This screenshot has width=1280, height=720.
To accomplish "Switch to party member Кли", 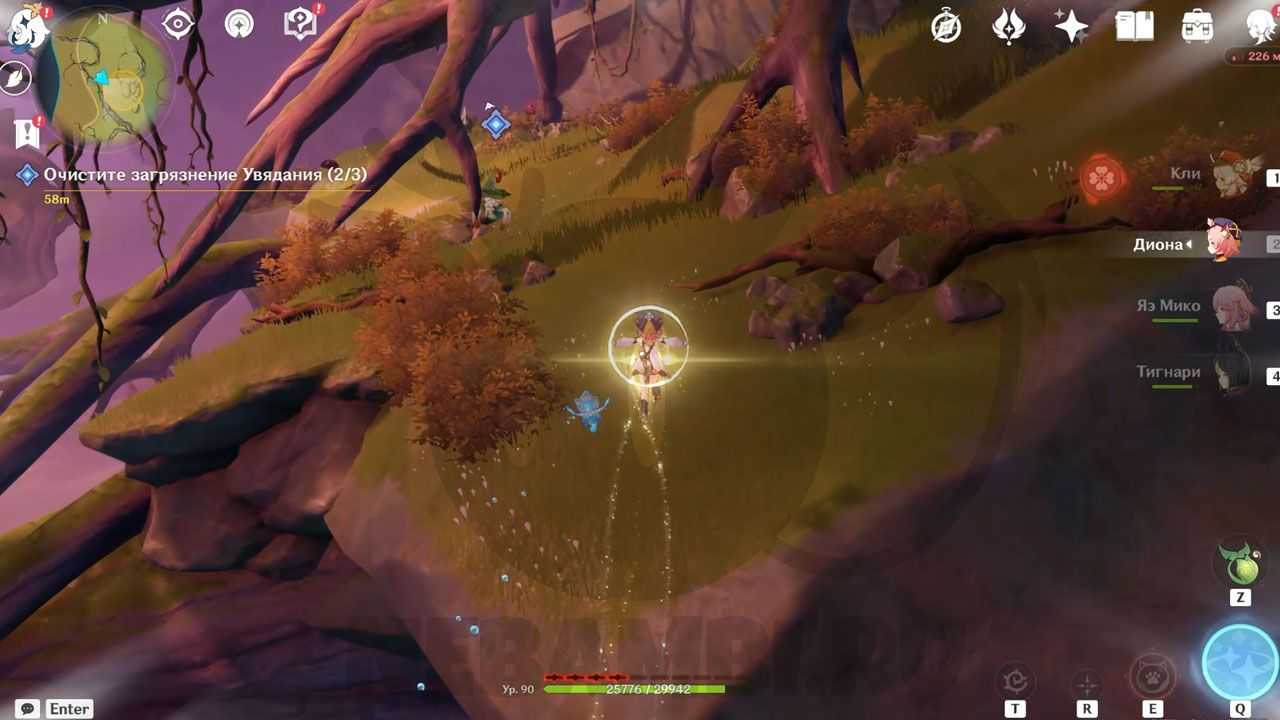I will [x=1232, y=177].
